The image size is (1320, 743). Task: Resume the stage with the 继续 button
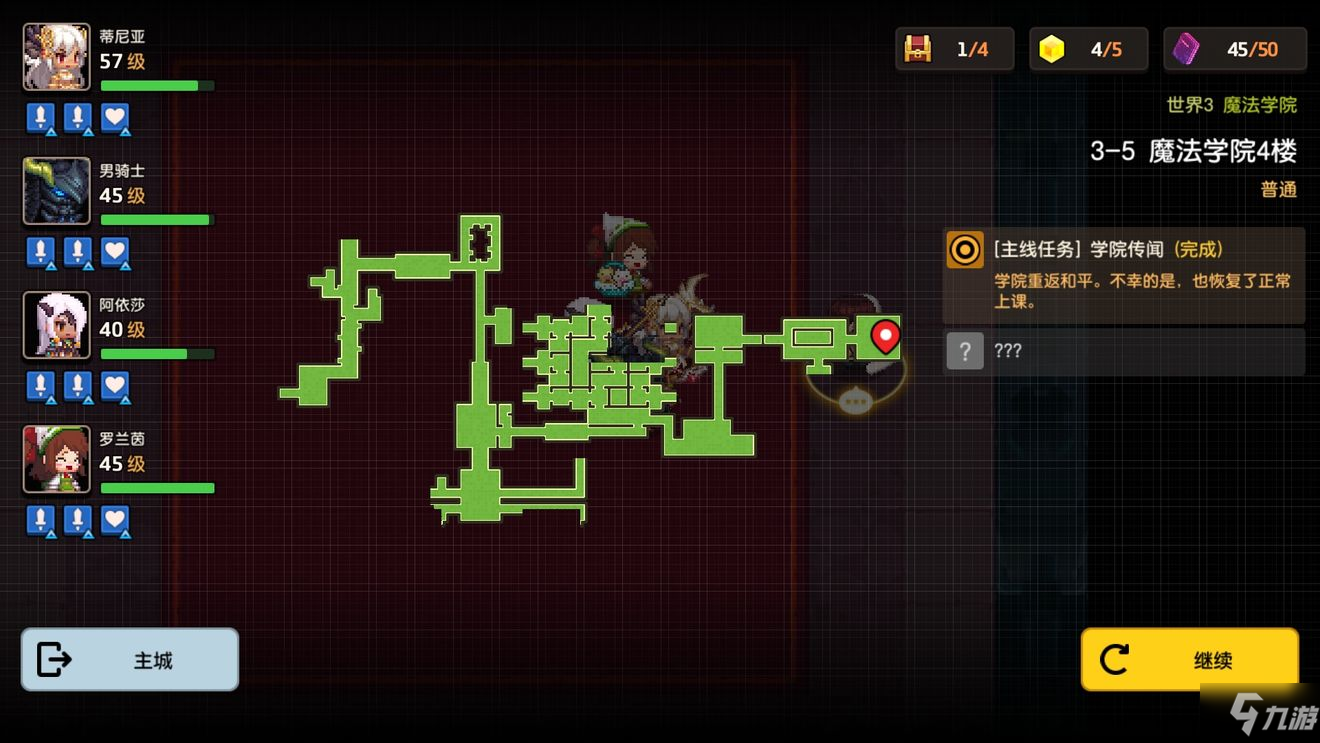click(x=1189, y=660)
